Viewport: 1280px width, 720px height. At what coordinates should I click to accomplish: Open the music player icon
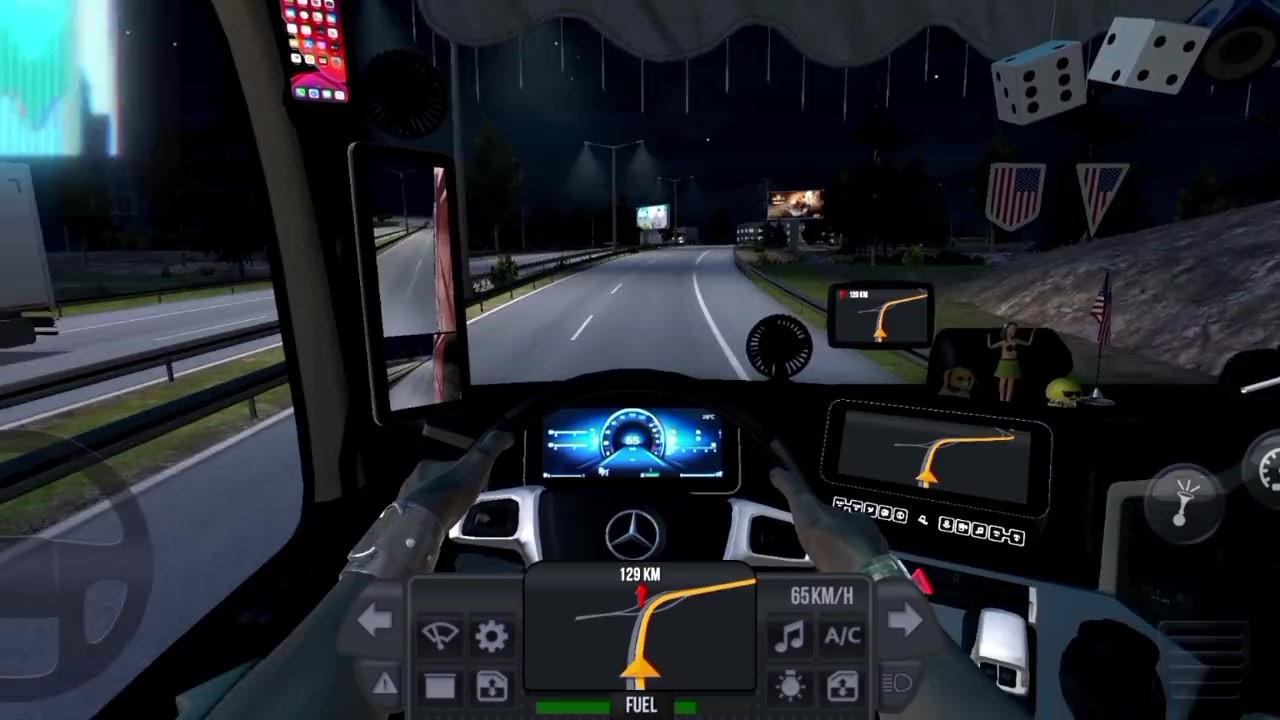tap(790, 637)
